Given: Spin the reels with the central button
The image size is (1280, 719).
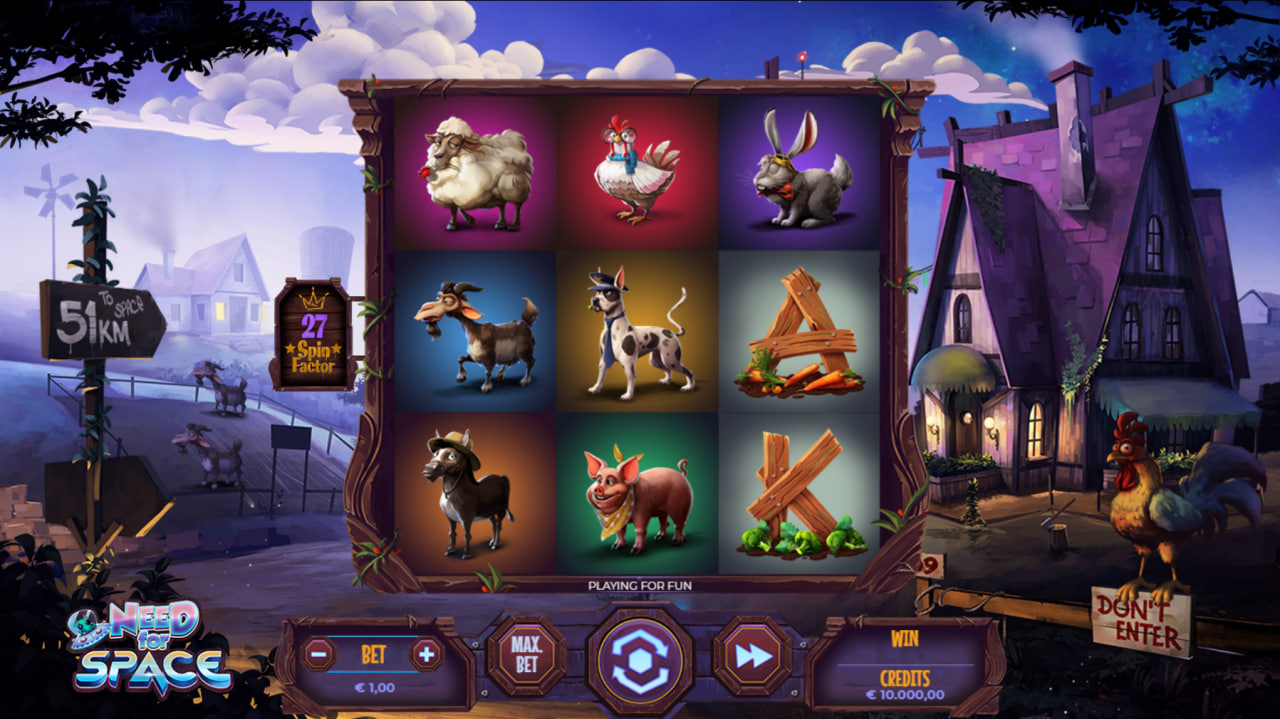Looking at the screenshot, I should click(x=639, y=661).
